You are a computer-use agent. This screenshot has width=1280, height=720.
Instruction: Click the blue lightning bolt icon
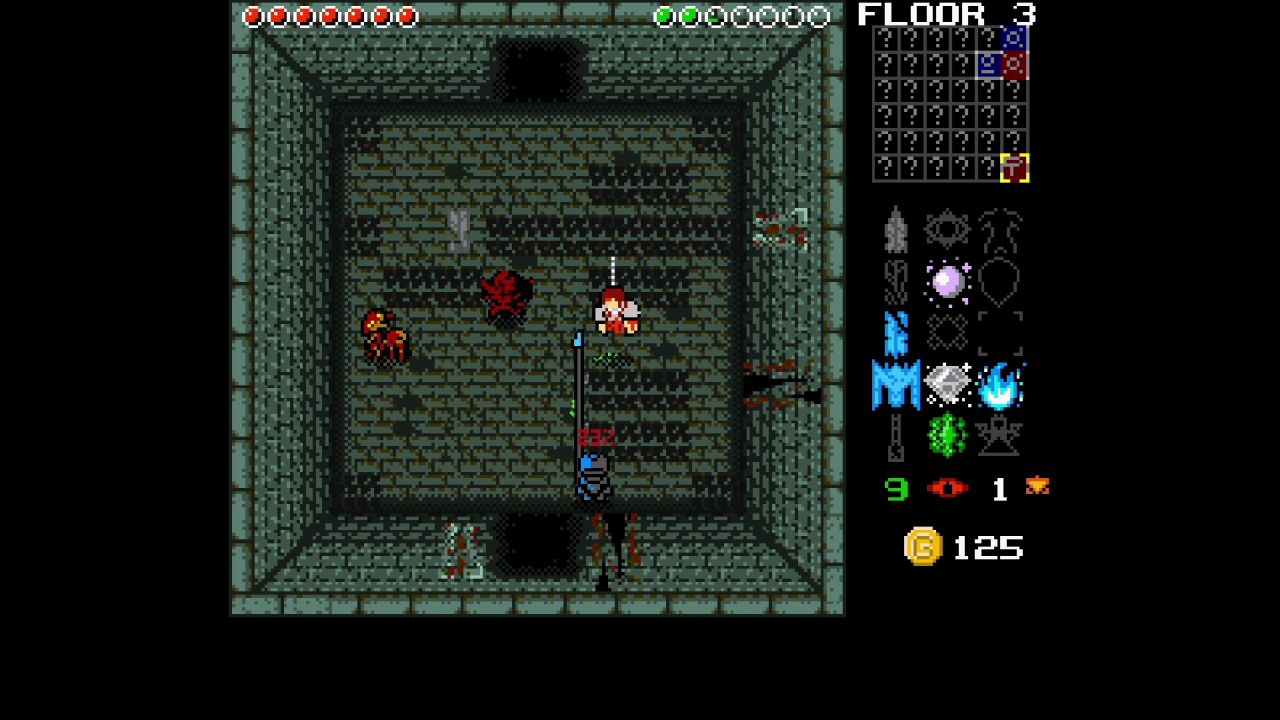[895, 334]
